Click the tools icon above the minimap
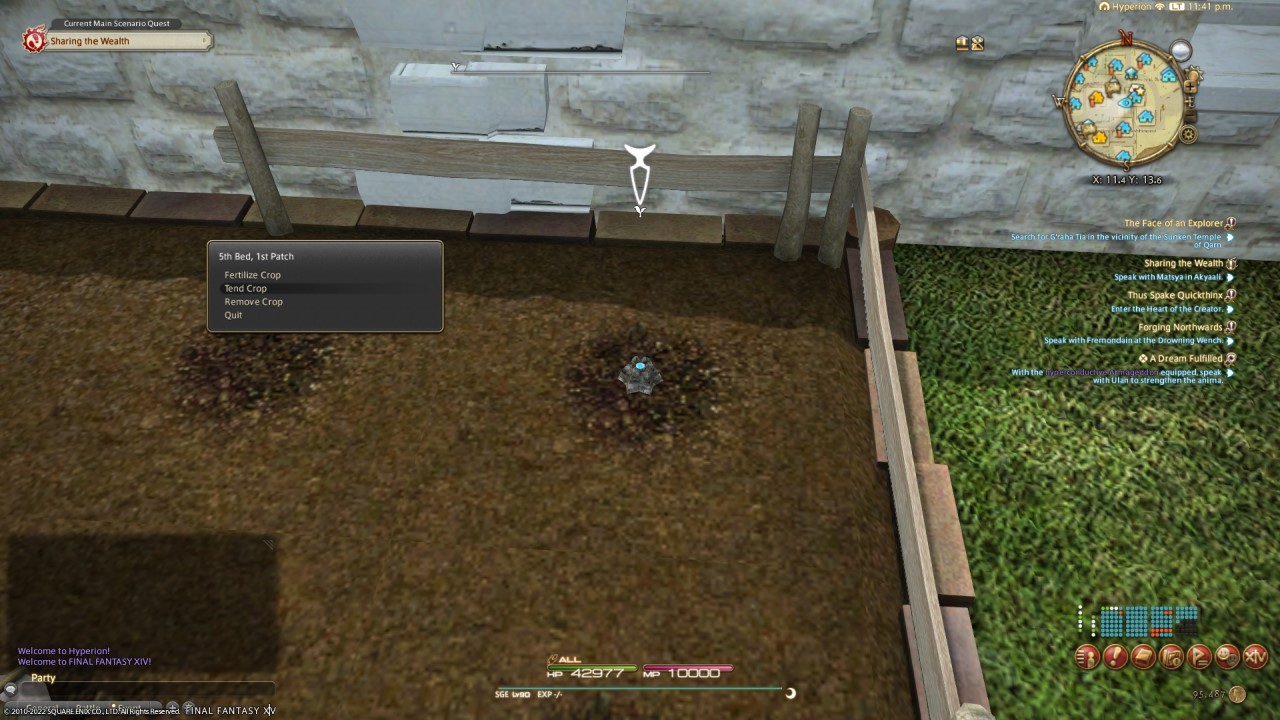The width and height of the screenshot is (1280, 720). pyautogui.click(x=976, y=43)
